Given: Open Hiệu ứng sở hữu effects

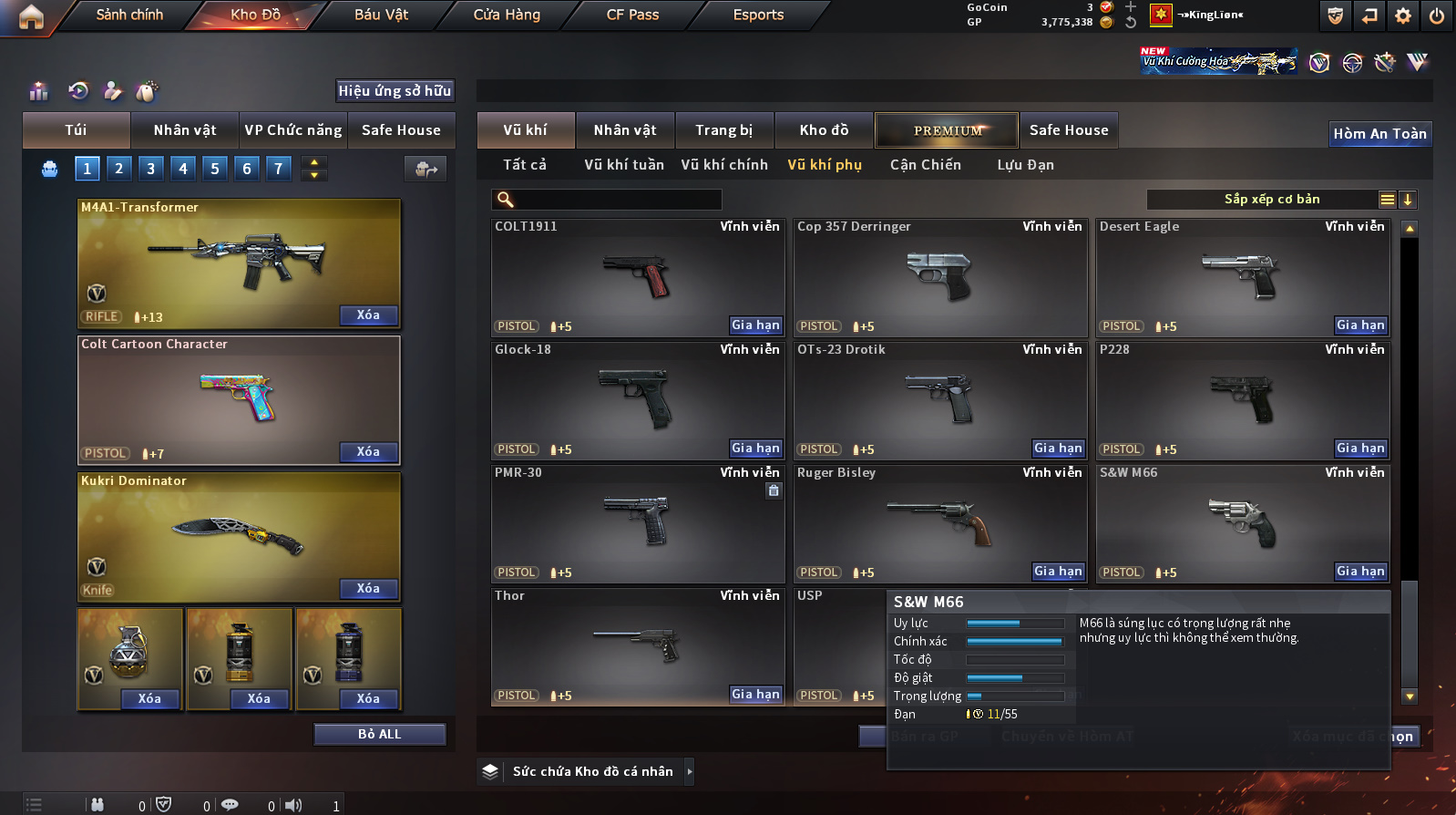Looking at the screenshot, I should coord(395,91).
